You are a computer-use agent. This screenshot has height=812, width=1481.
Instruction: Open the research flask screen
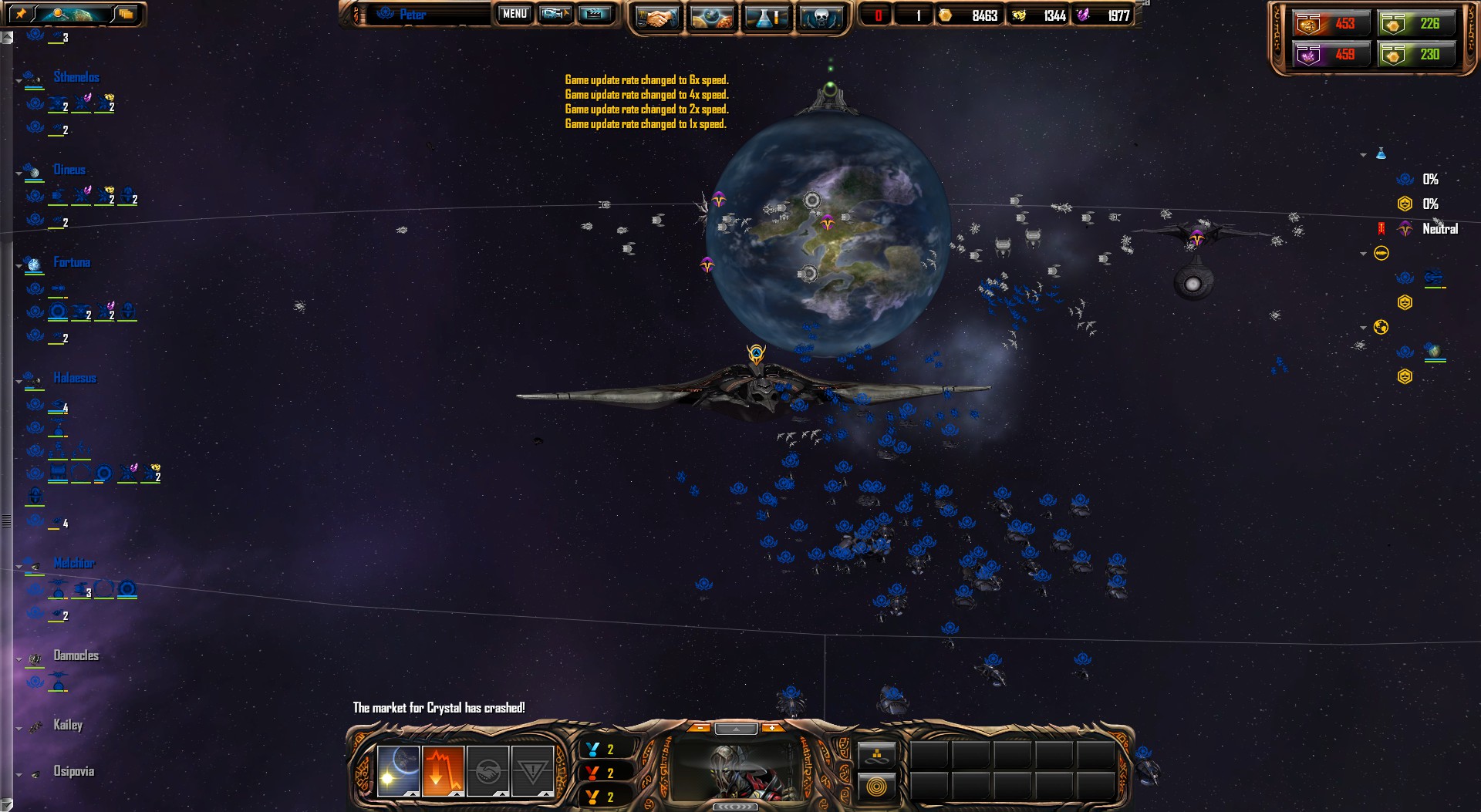click(x=765, y=17)
